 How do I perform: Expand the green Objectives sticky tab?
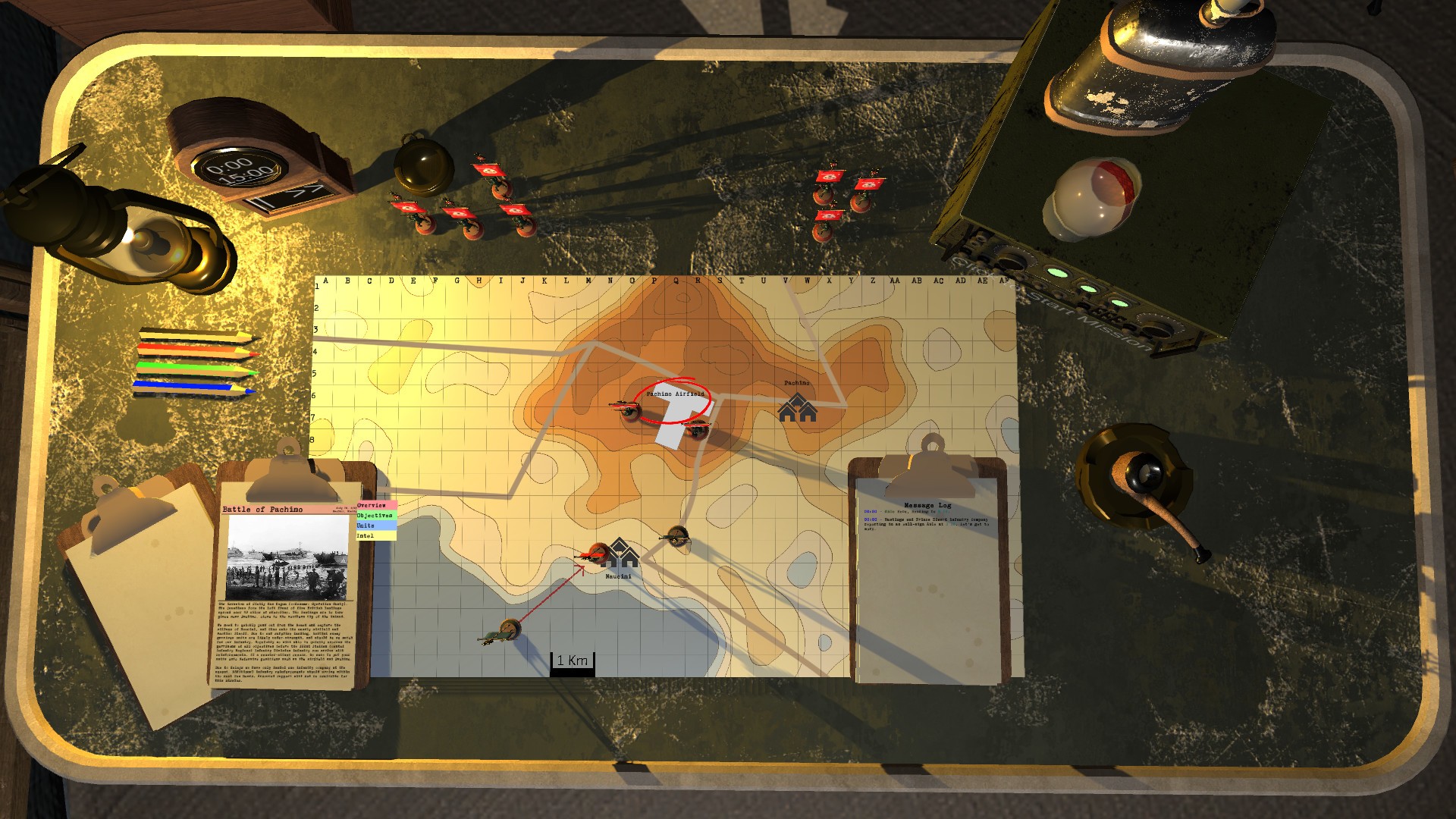pyautogui.click(x=377, y=516)
